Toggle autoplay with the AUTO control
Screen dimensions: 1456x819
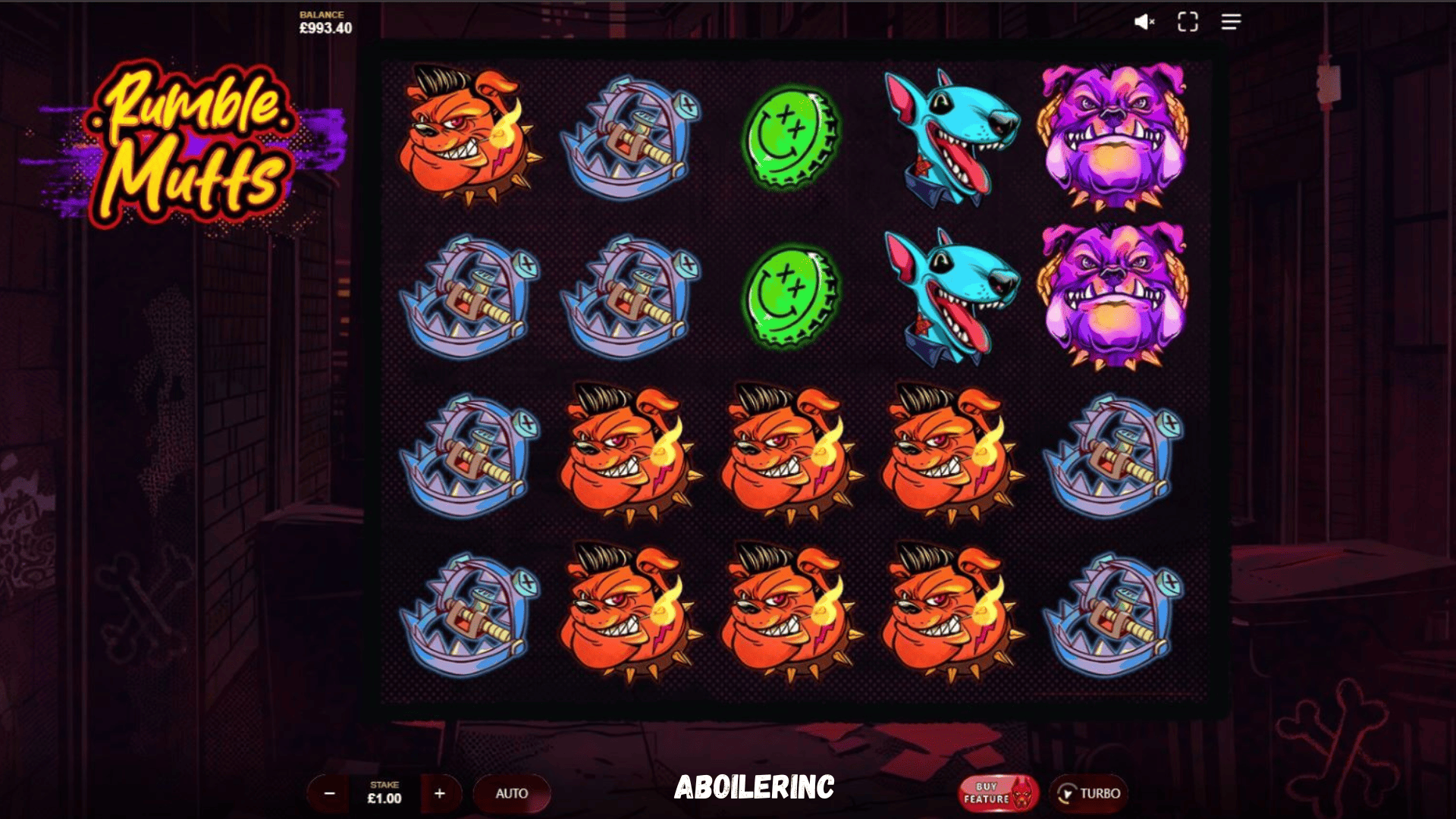(x=513, y=793)
